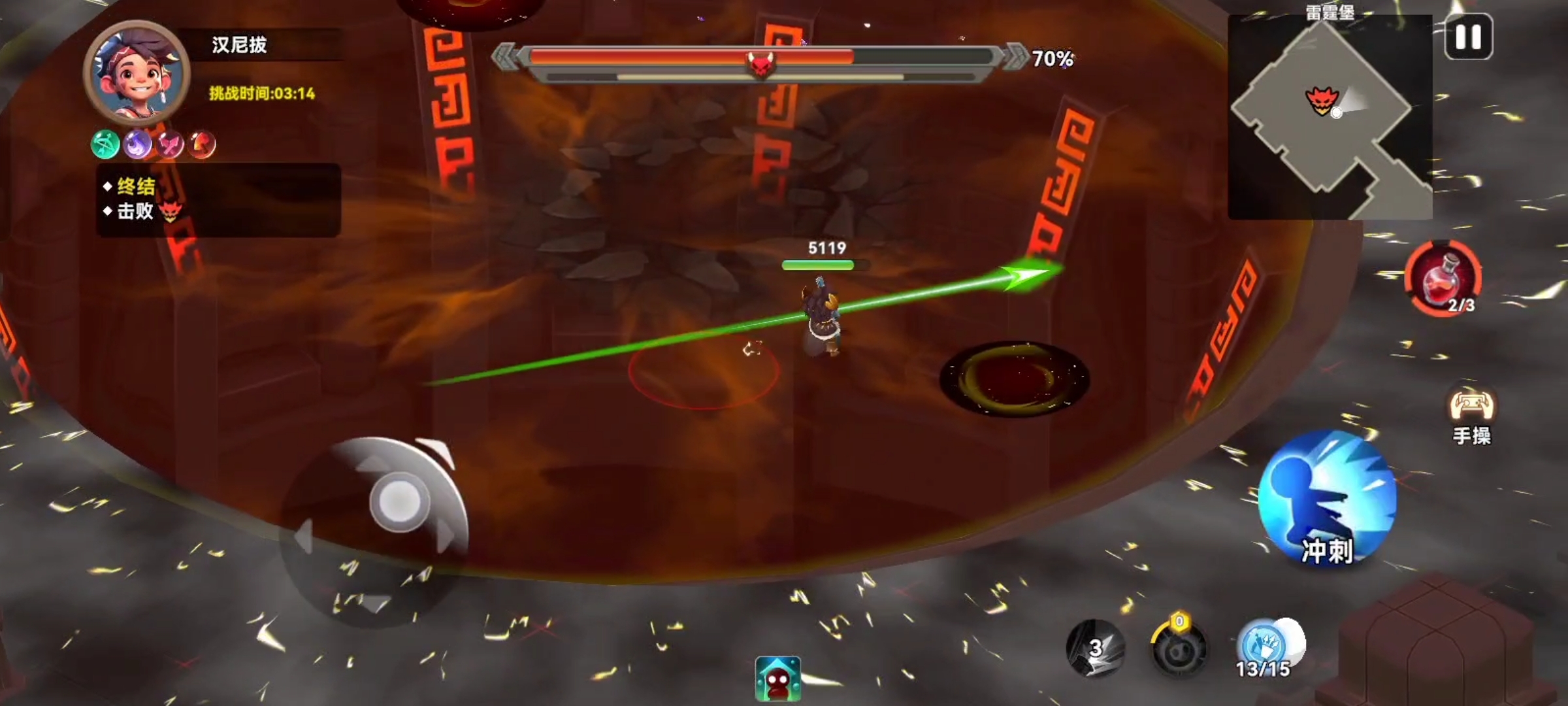Tap the grey skill icon showing cooldown 3
Screen dimensions: 1568x706
(x=1096, y=647)
